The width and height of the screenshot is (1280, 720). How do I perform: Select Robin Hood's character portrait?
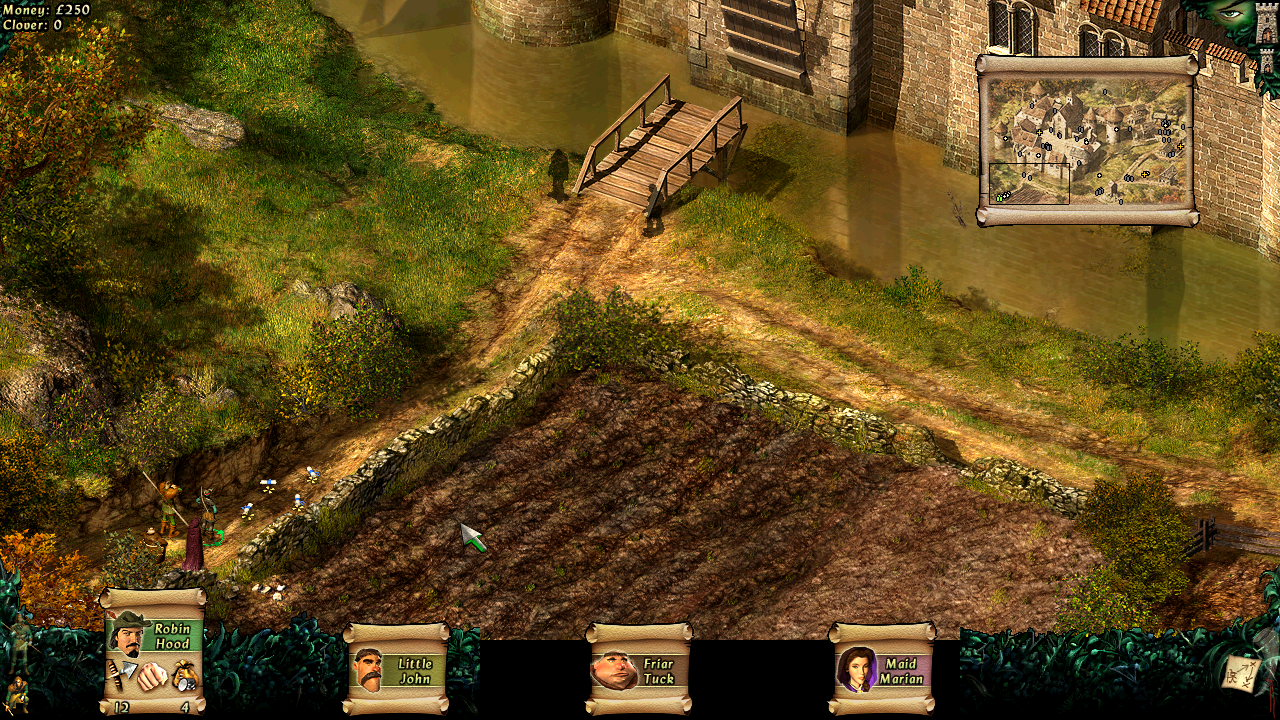[x=129, y=633]
